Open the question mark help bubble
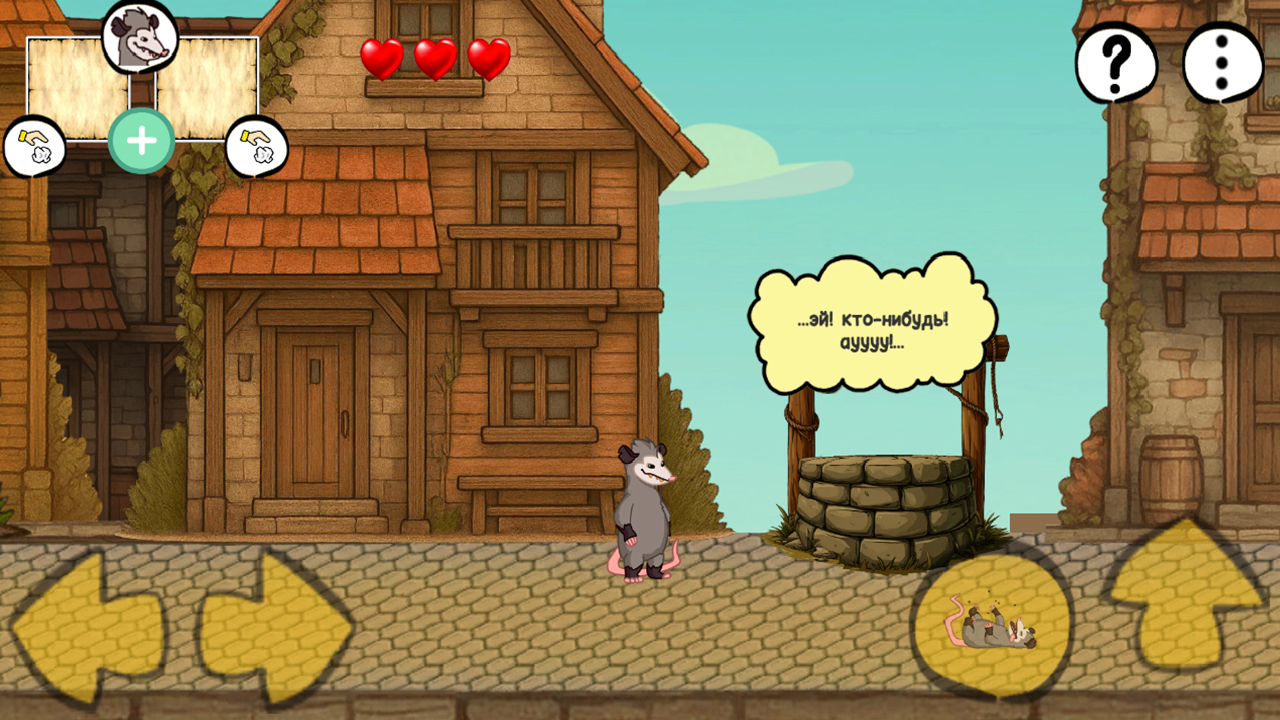 pyautogui.click(x=1114, y=63)
